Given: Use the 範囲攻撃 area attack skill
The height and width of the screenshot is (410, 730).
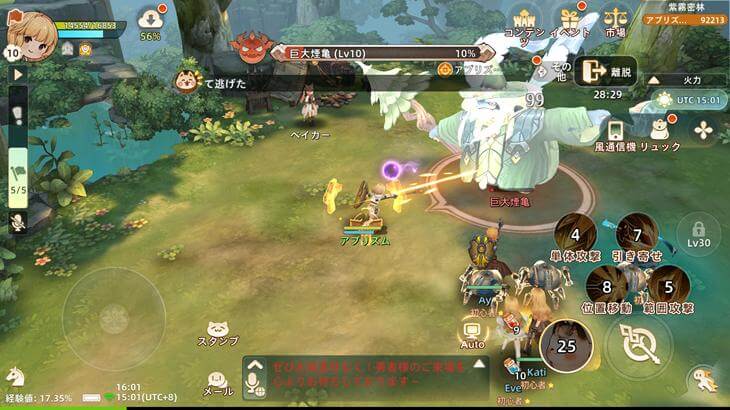Looking at the screenshot, I should tap(668, 287).
